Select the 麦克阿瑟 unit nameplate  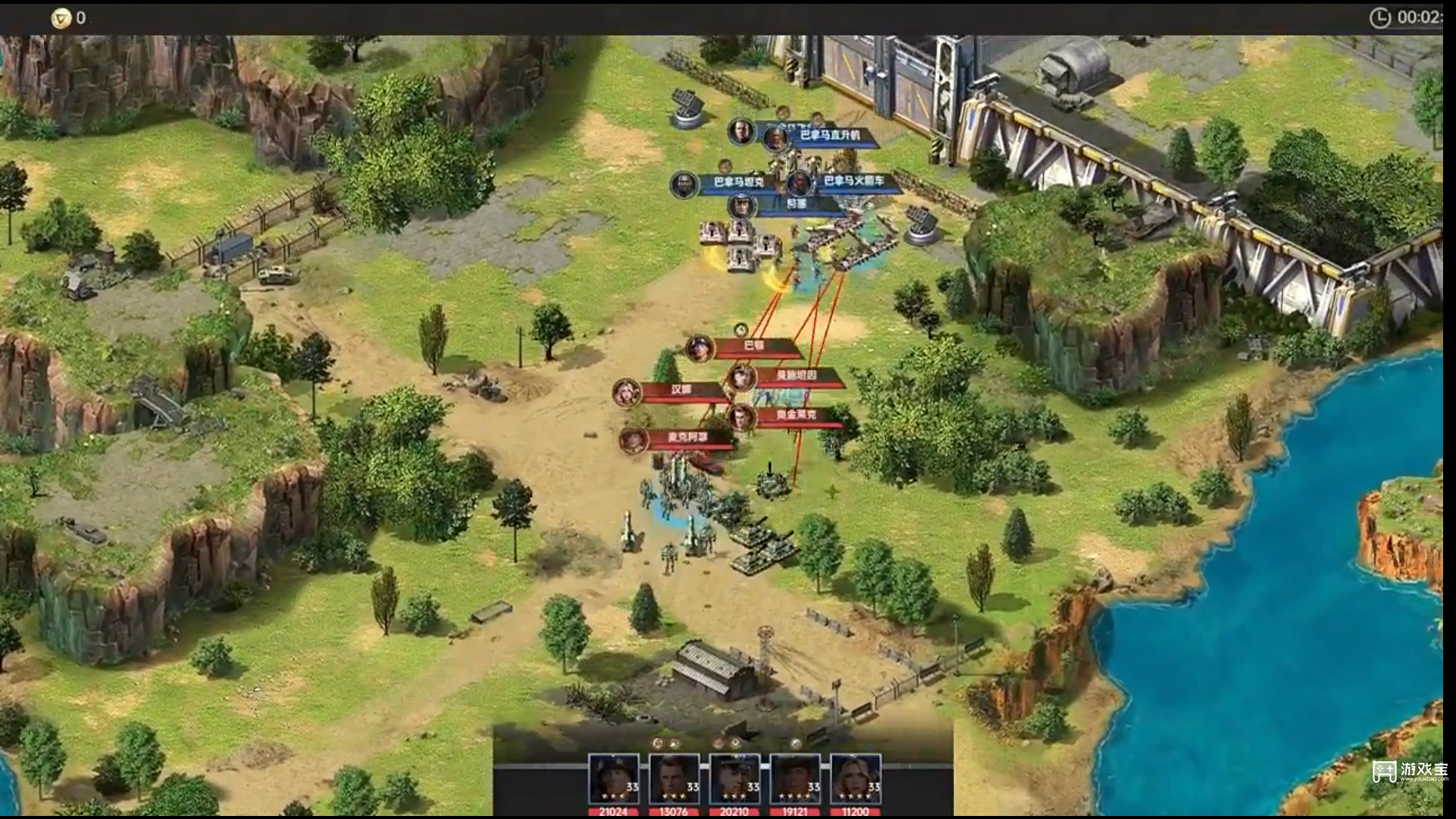[x=687, y=438]
